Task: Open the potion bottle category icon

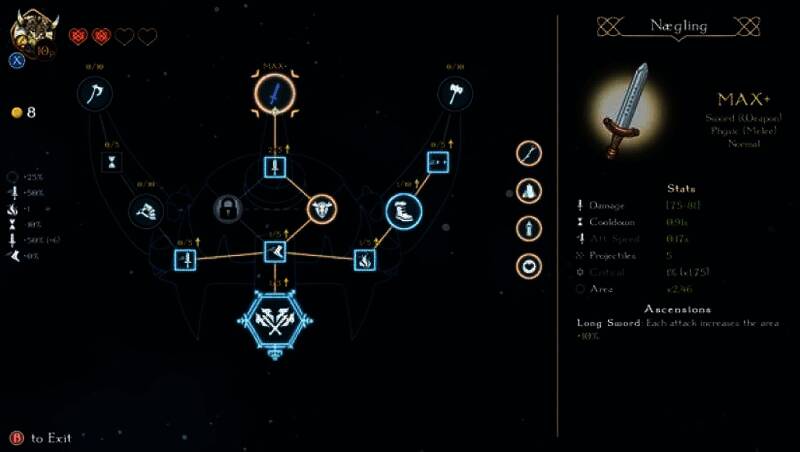Action: (x=528, y=228)
